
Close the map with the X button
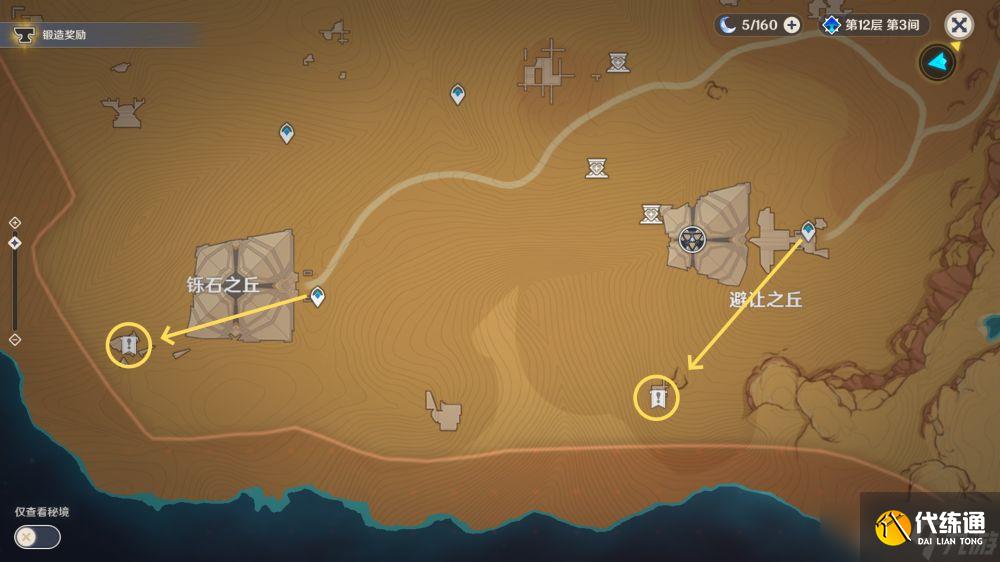[x=959, y=25]
